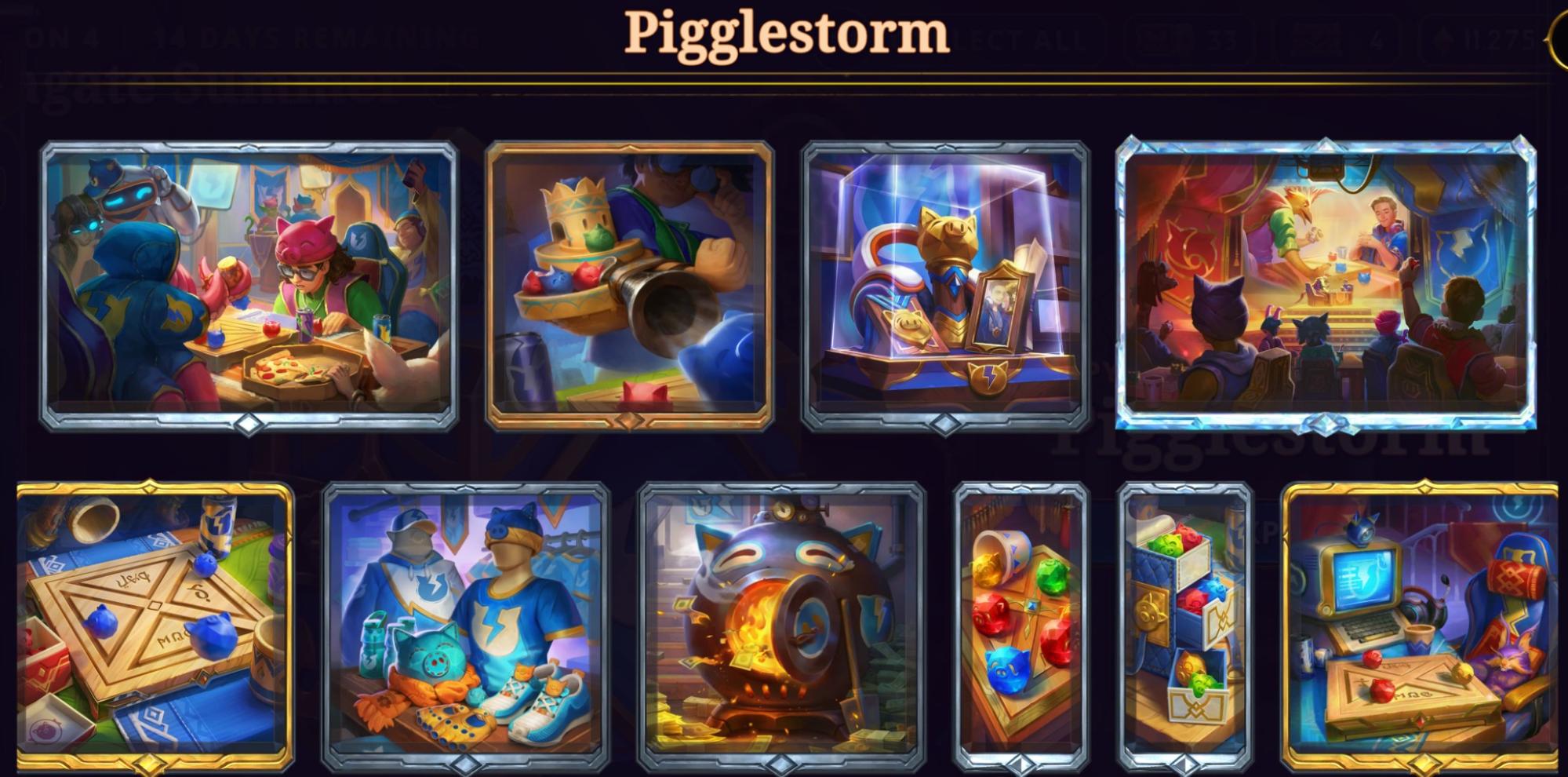Select the pizza party tournament artwork
The width and height of the screenshot is (1568, 777).
tap(249, 286)
